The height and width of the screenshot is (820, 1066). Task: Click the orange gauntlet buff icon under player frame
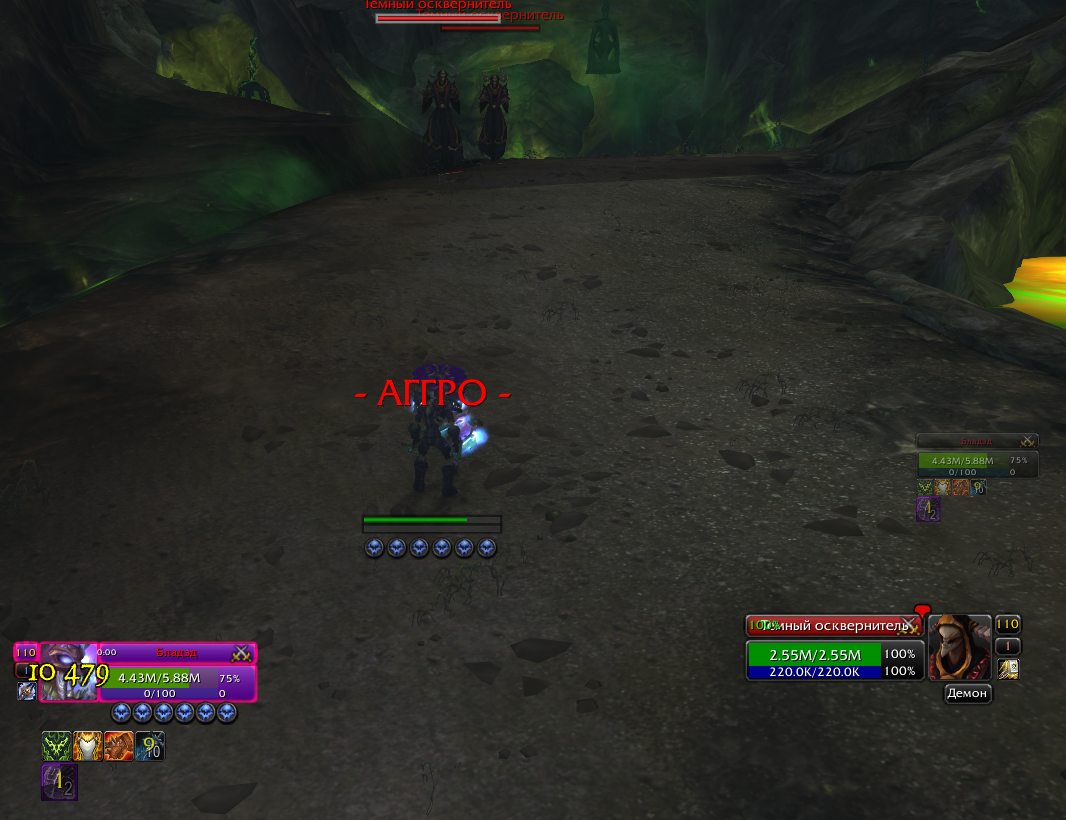point(118,746)
